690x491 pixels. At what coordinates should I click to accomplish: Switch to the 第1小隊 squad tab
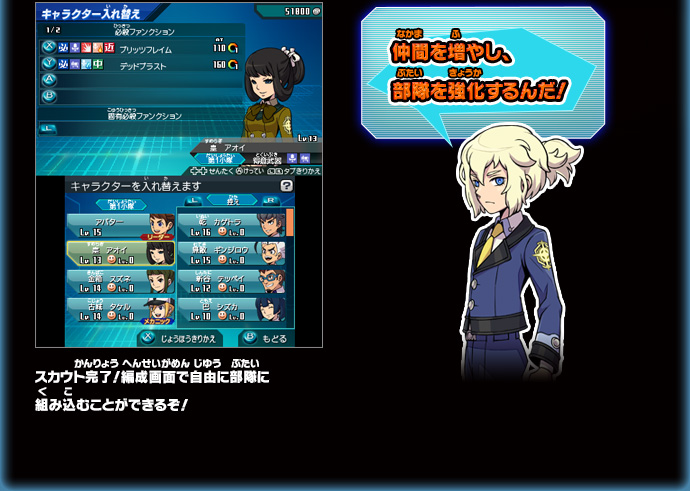pyautogui.click(x=120, y=204)
